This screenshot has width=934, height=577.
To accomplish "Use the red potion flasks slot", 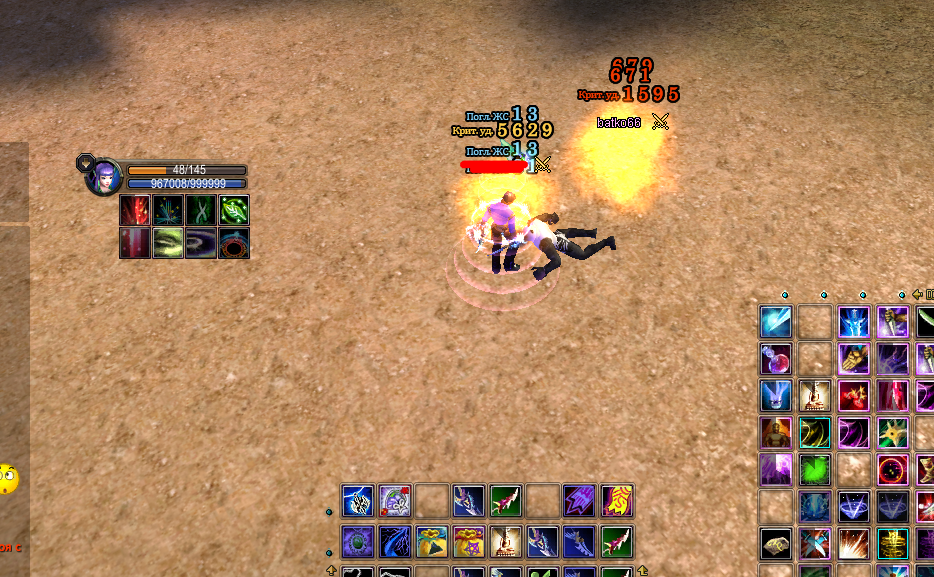I will [x=775, y=358].
